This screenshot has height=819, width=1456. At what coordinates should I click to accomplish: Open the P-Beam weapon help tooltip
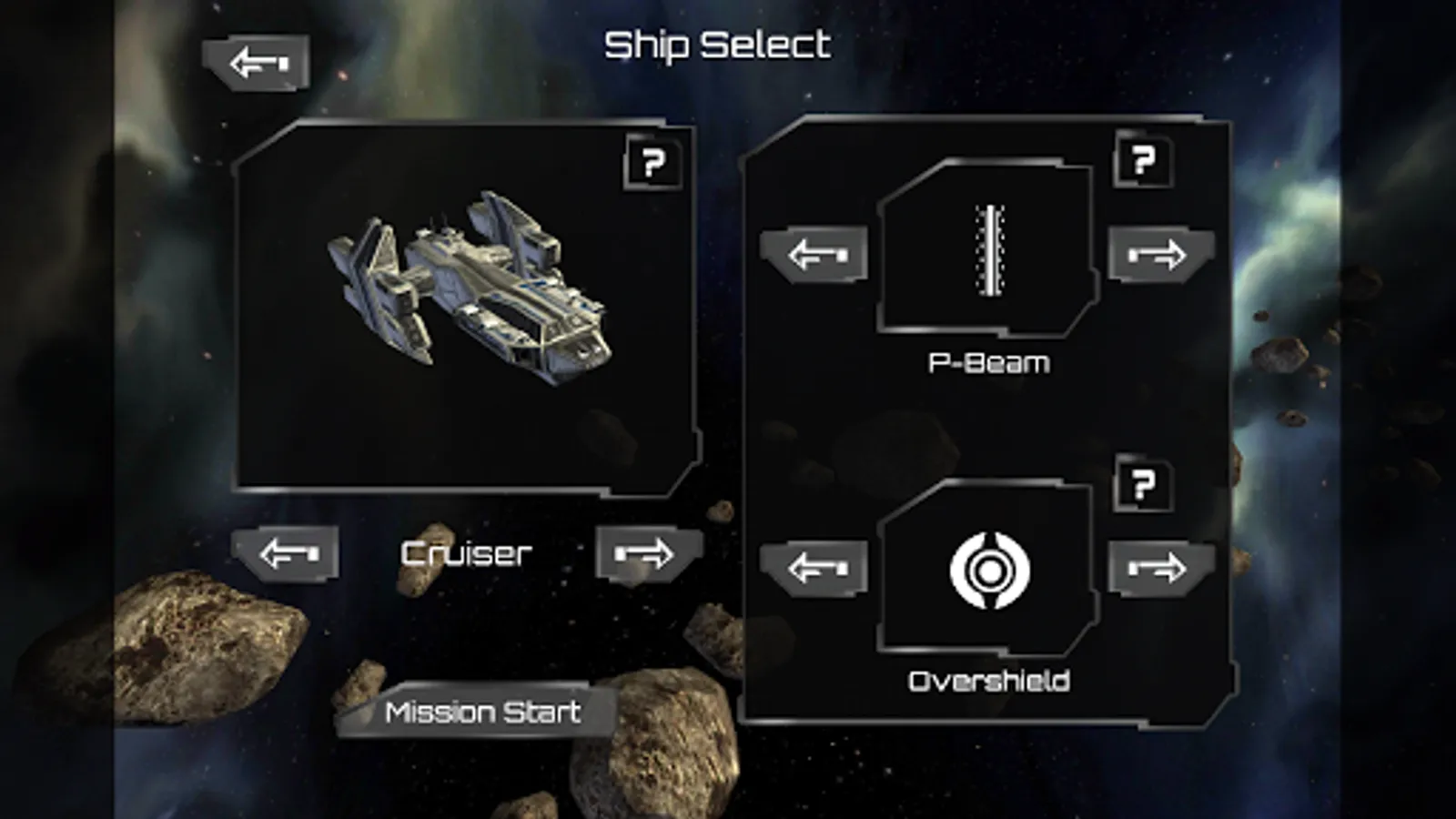1143,160
